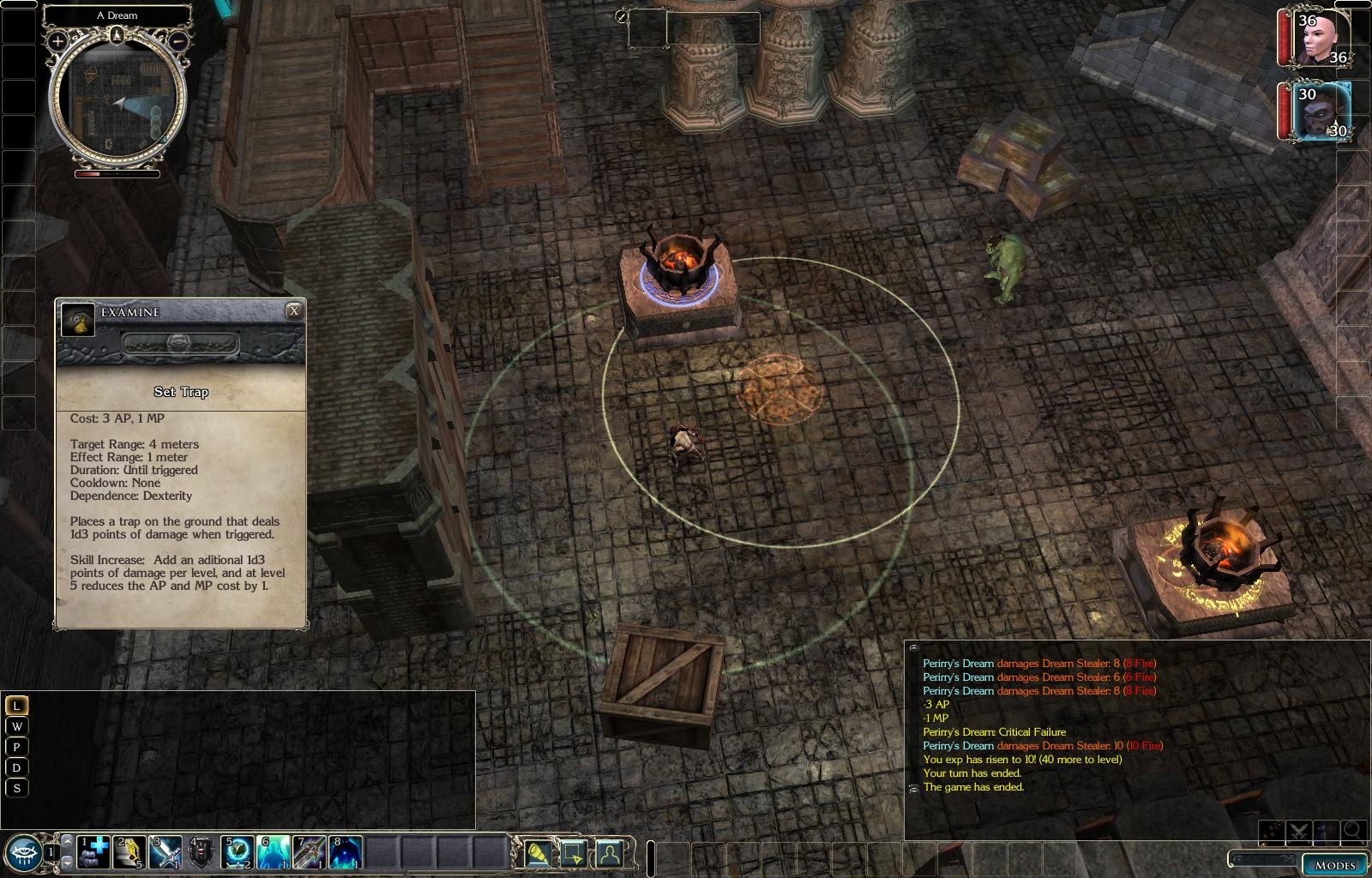Click the eye emblem main menu button
The width and height of the screenshot is (1372, 878).
(23, 851)
